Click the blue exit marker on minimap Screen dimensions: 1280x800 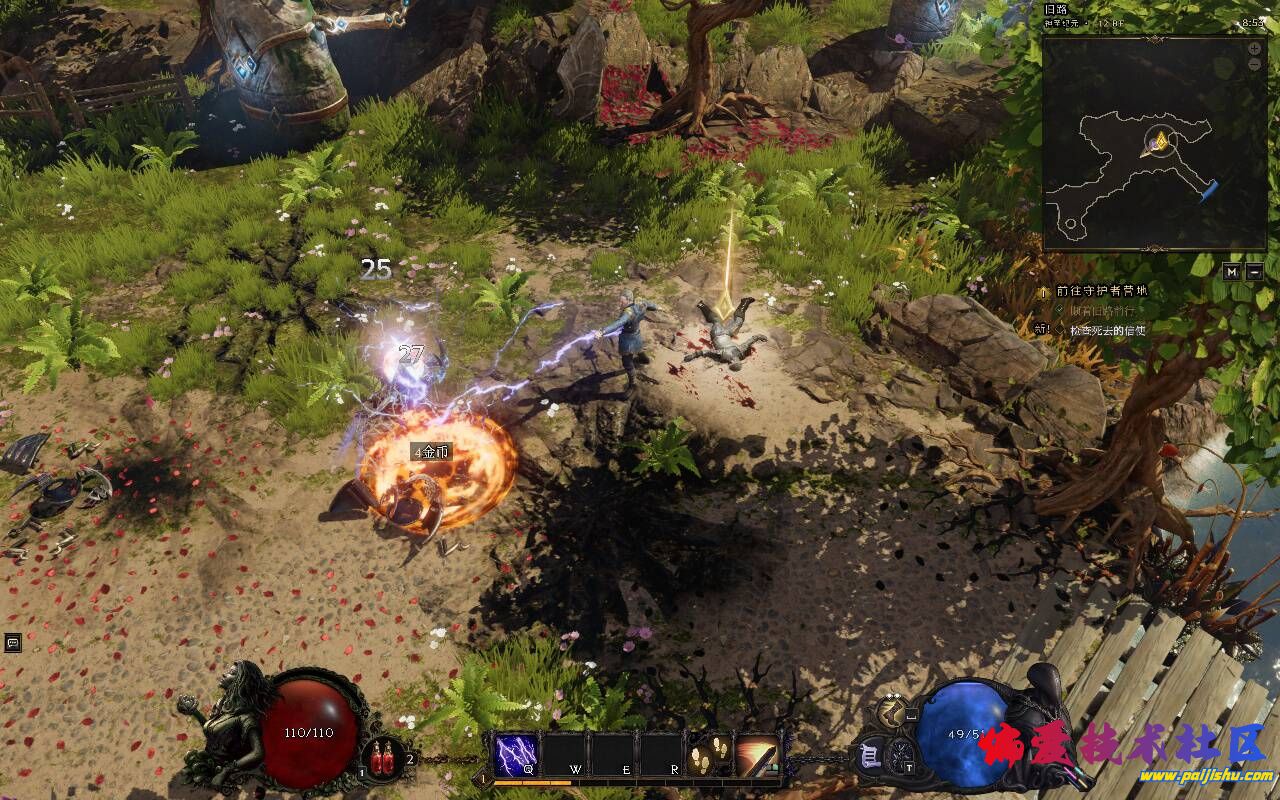coord(1208,189)
